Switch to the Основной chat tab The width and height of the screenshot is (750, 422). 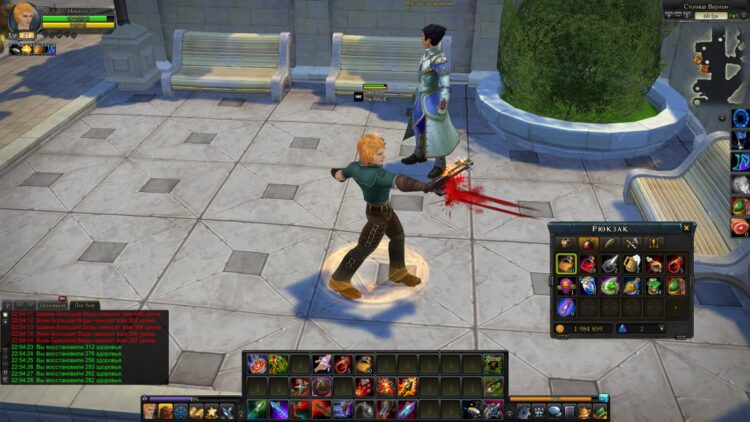(52, 304)
